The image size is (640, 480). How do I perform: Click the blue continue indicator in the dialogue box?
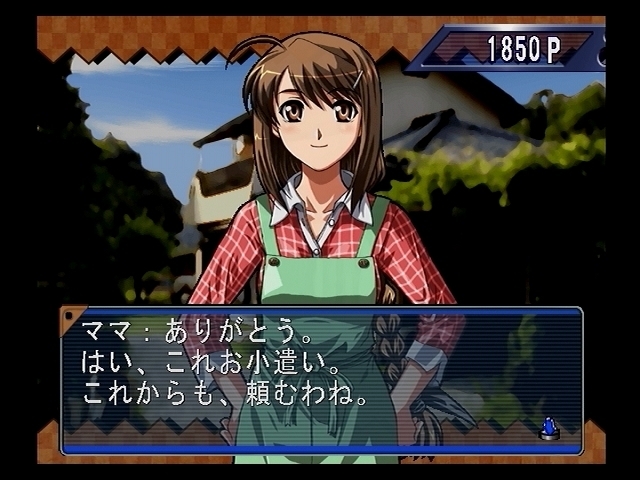(x=548, y=428)
